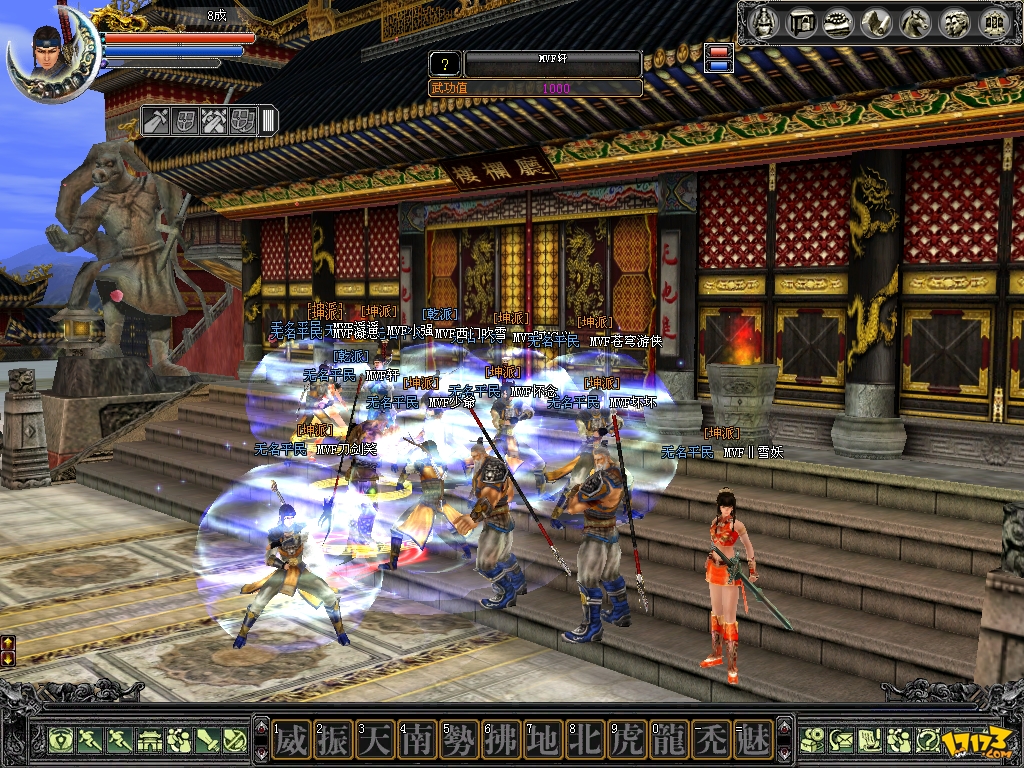Open the envelope mail icon
Viewport: 1024px width, 768px height.
coord(840,741)
